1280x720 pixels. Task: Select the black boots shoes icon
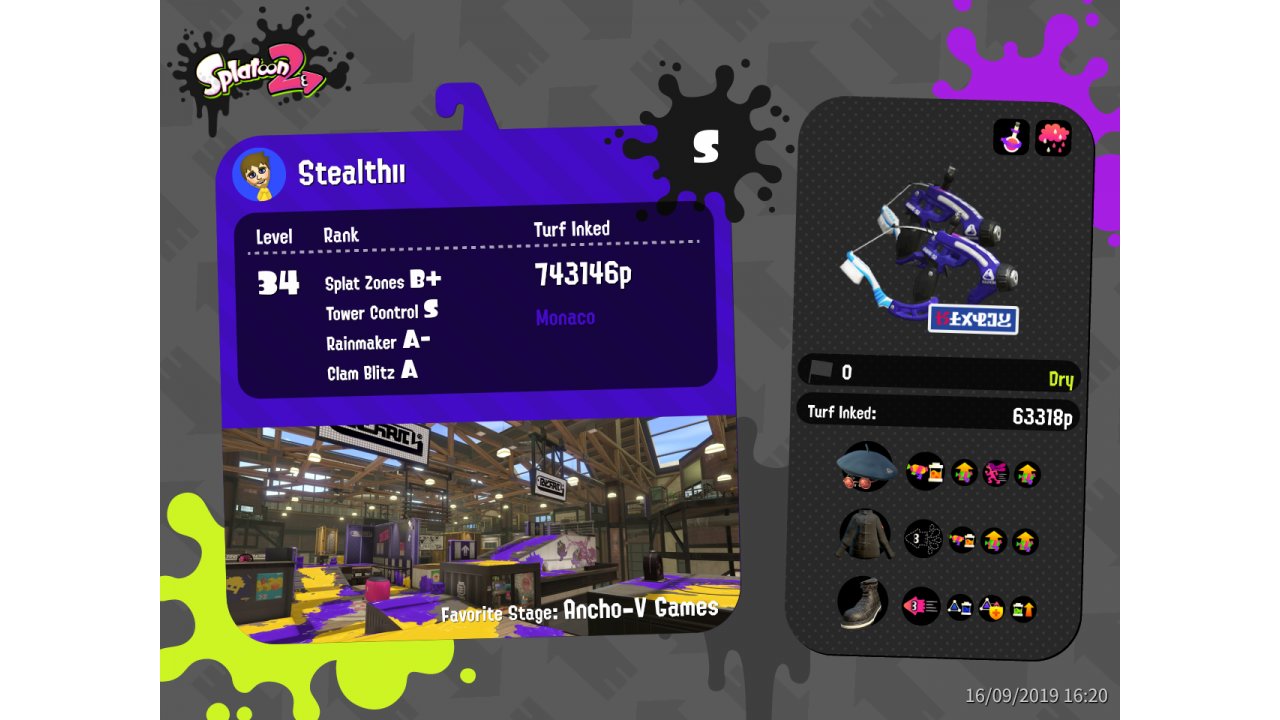click(861, 603)
